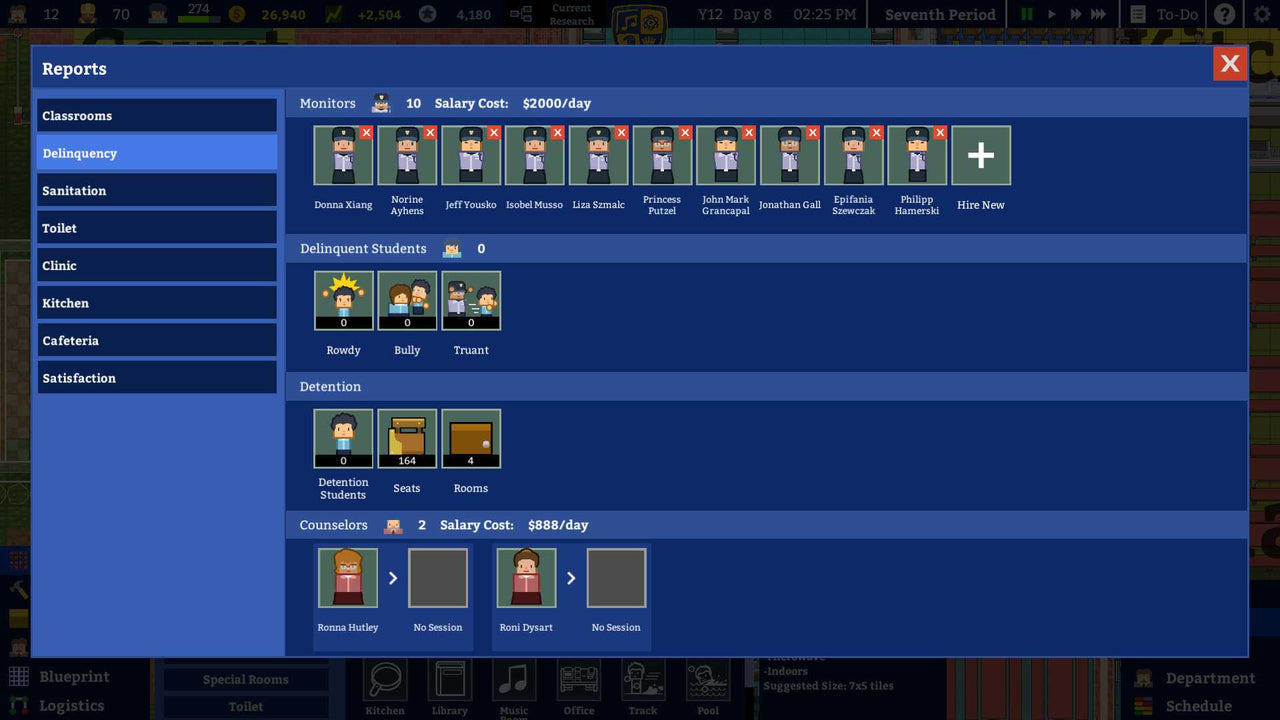This screenshot has height=720, width=1280.
Task: Open the Satisfaction report
Action: pos(156,378)
